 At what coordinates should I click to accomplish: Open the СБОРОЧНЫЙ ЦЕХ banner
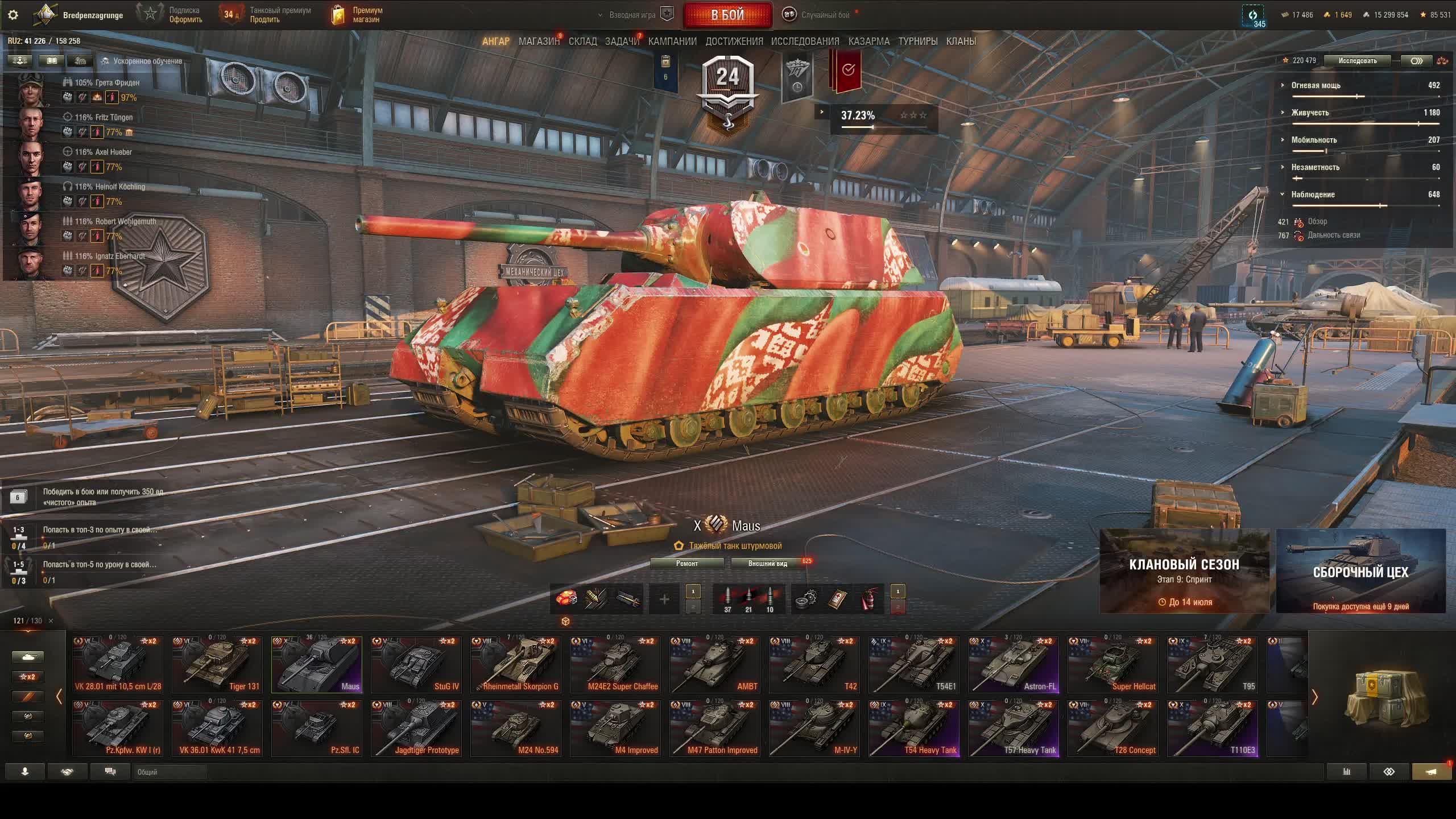1360,570
